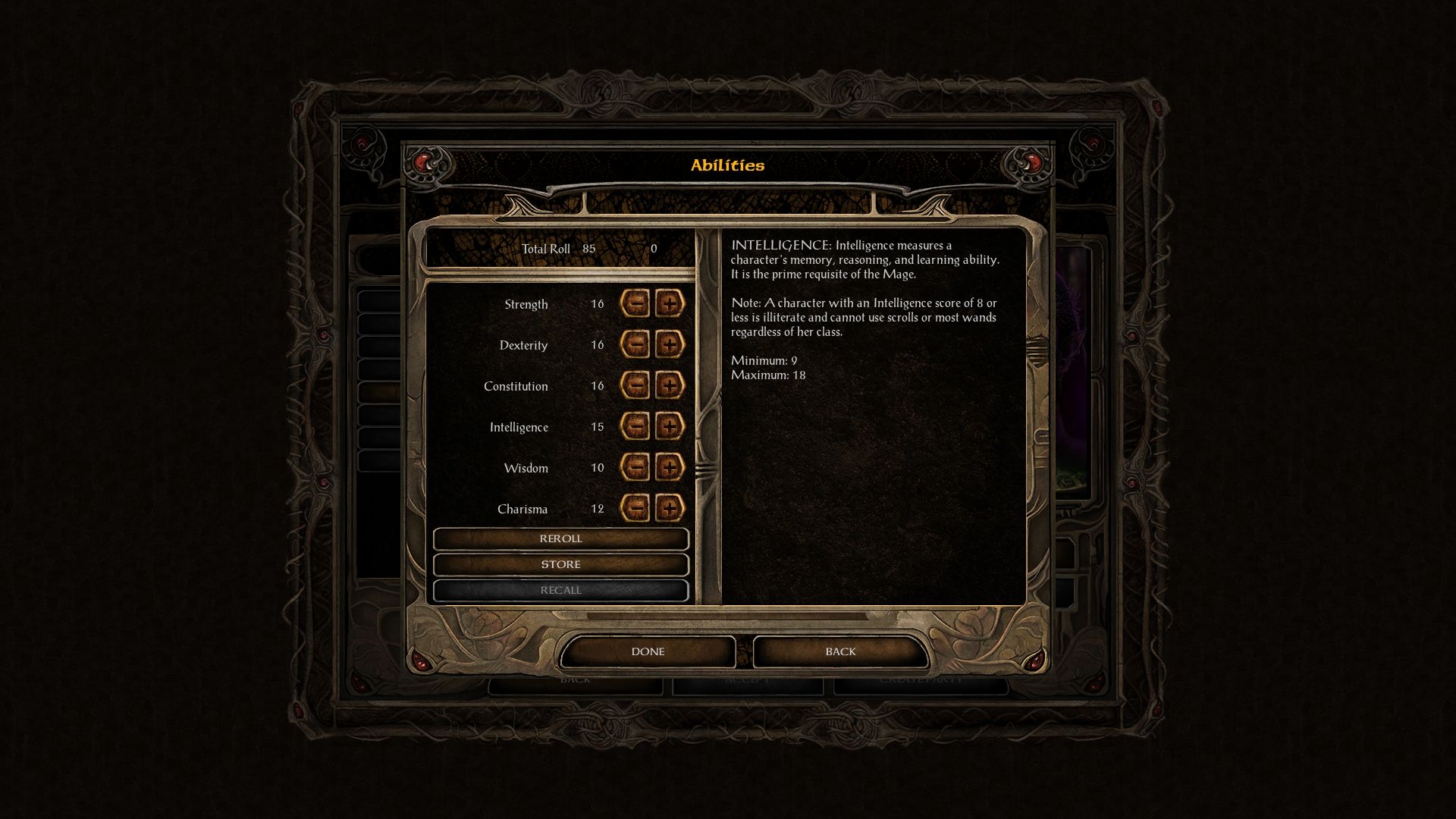Recall the stored ability roll

560,591
